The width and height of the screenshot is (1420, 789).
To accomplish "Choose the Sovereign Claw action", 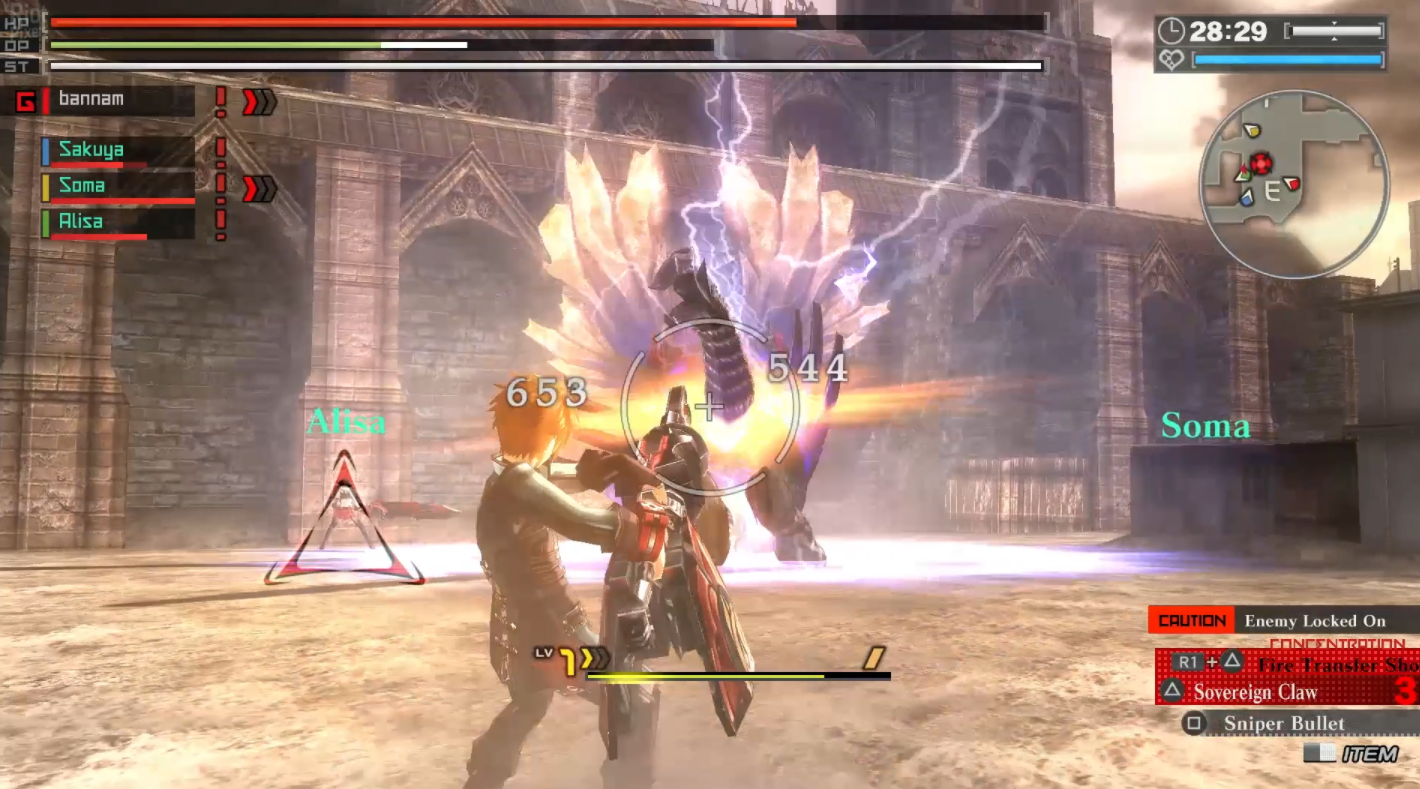I will pyautogui.click(x=1255, y=692).
